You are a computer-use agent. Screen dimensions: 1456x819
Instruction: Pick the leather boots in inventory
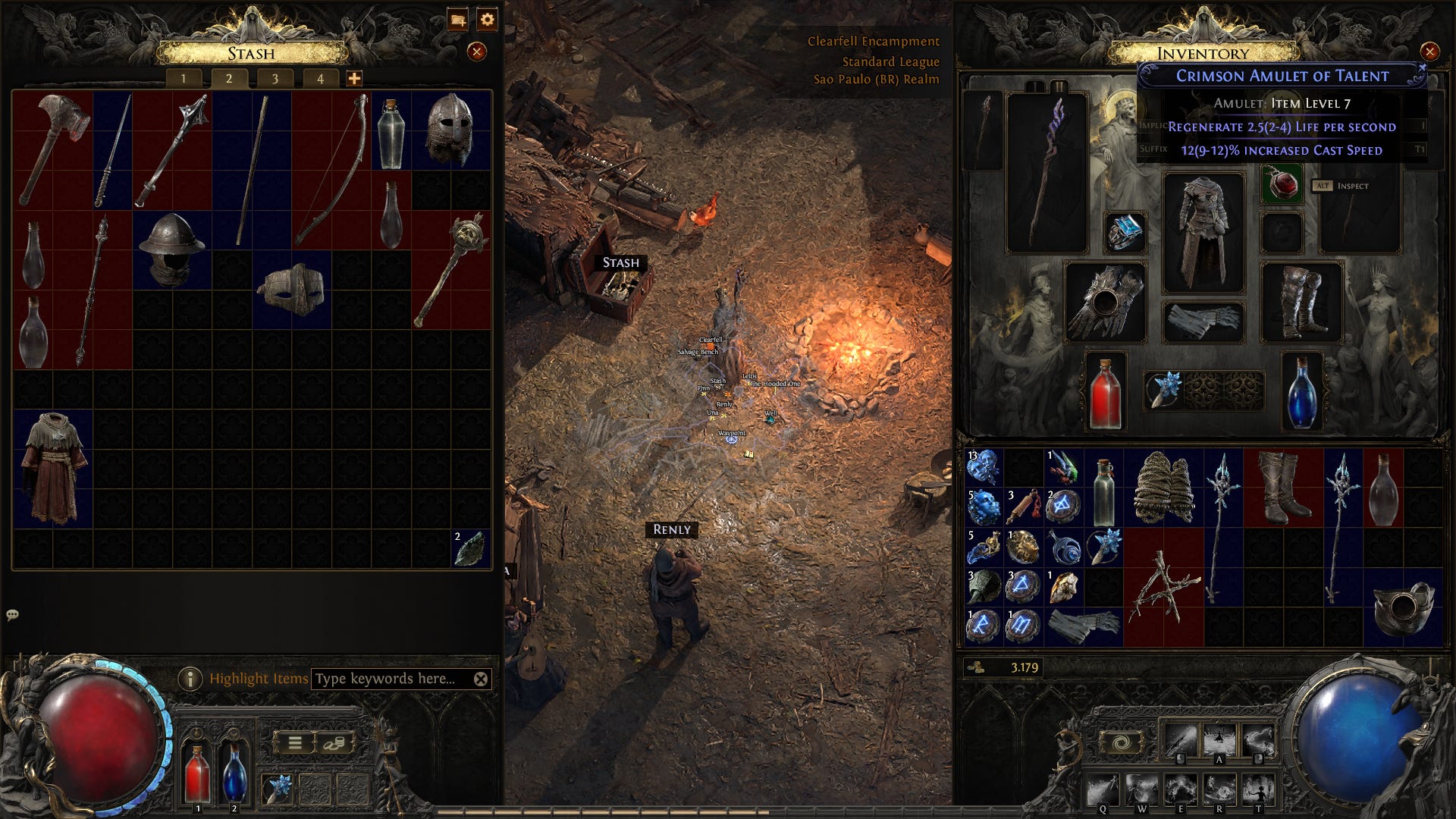pyautogui.click(x=1285, y=488)
